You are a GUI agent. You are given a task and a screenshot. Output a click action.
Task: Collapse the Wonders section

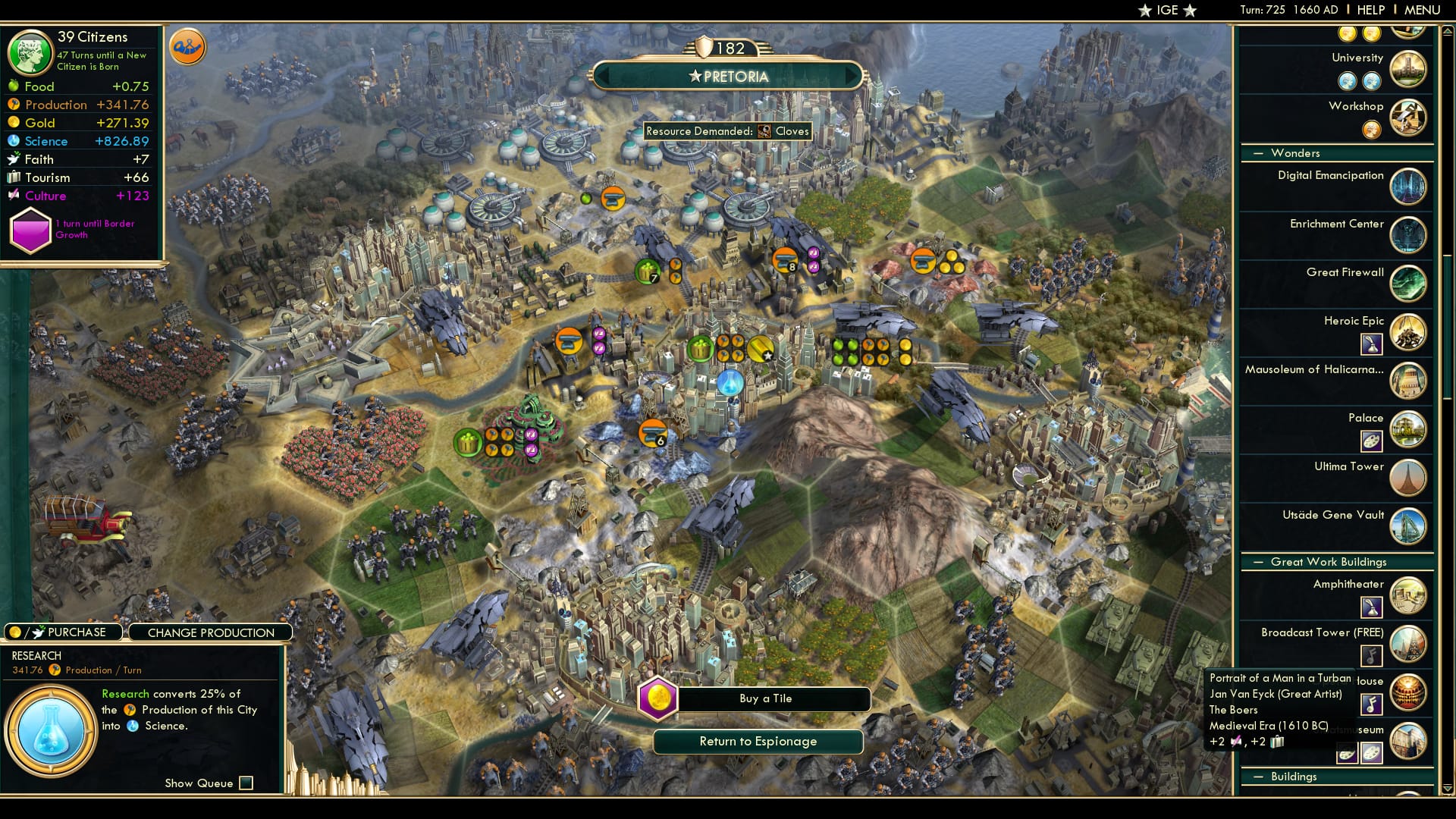click(x=1258, y=153)
